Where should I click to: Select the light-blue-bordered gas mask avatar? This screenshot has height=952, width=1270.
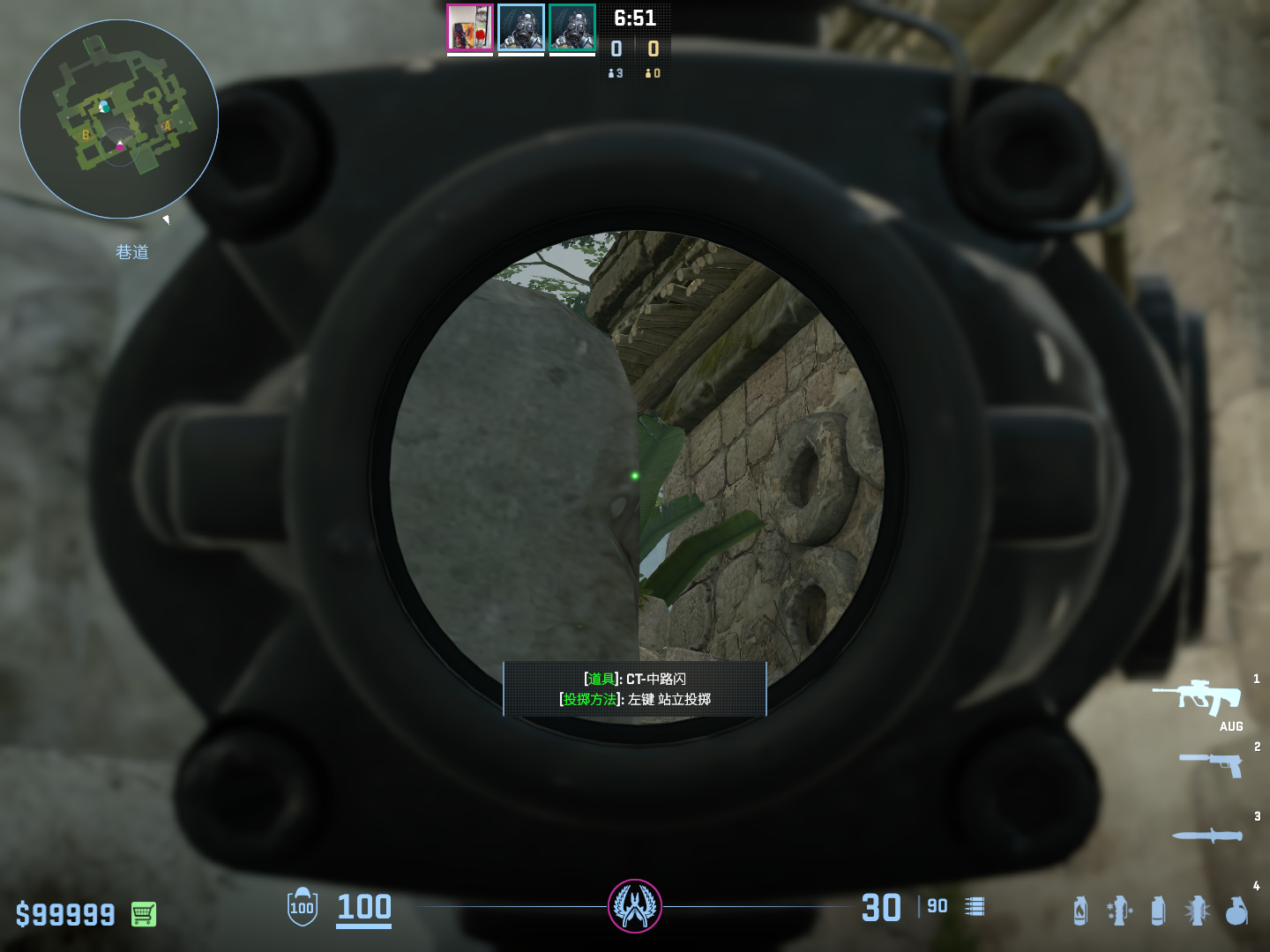click(520, 28)
